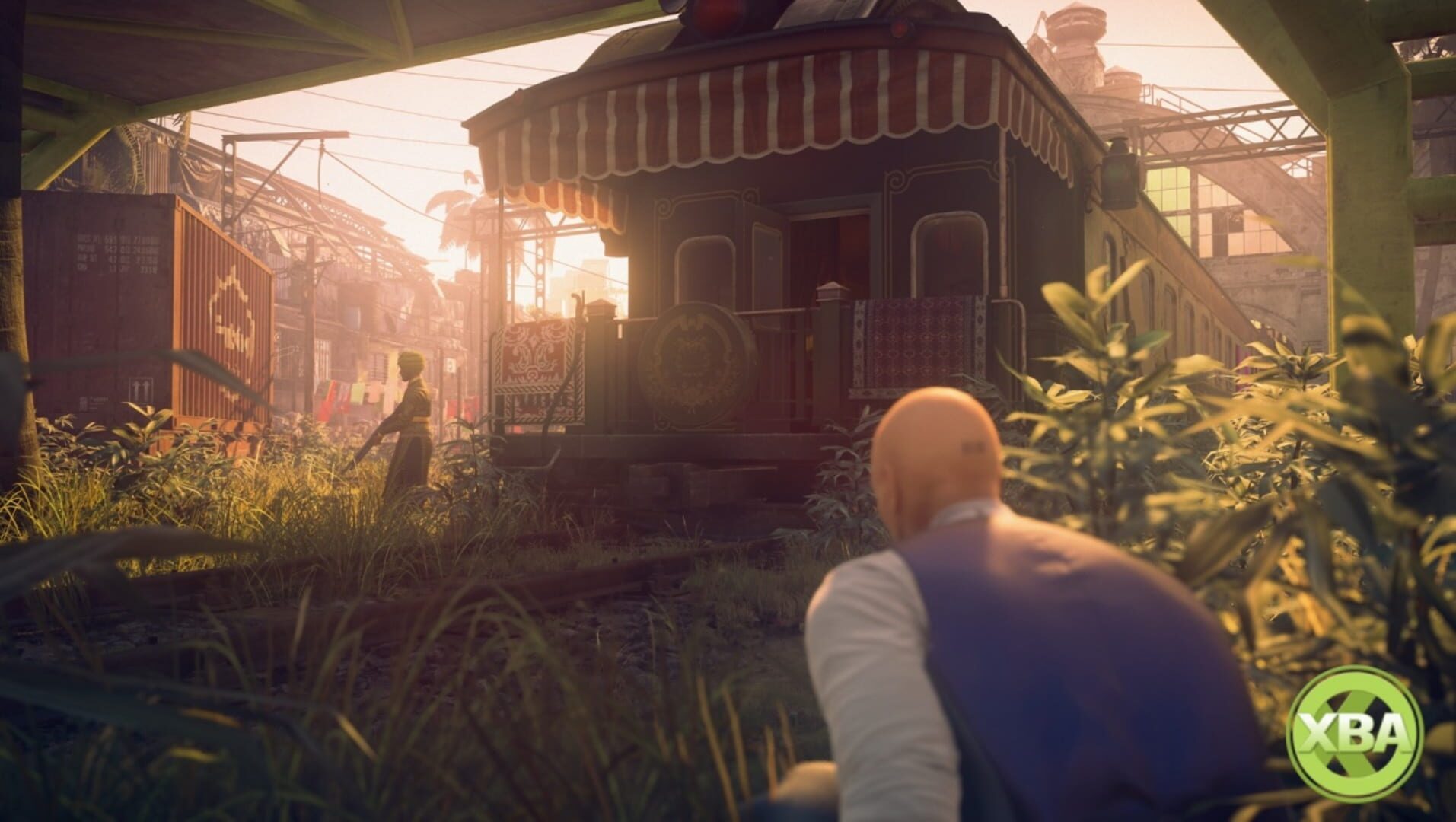Click the XBA watermark logo
The image size is (1456, 822).
tap(1354, 732)
